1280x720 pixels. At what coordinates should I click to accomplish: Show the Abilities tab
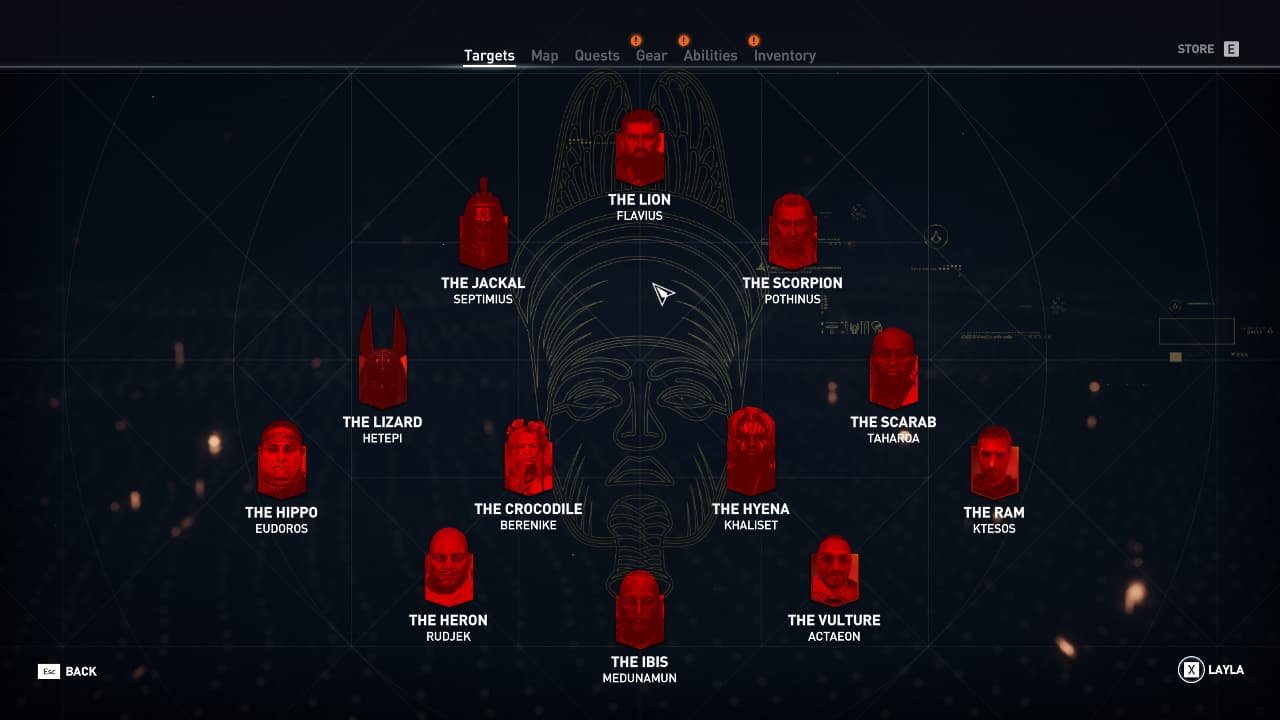[x=710, y=56]
